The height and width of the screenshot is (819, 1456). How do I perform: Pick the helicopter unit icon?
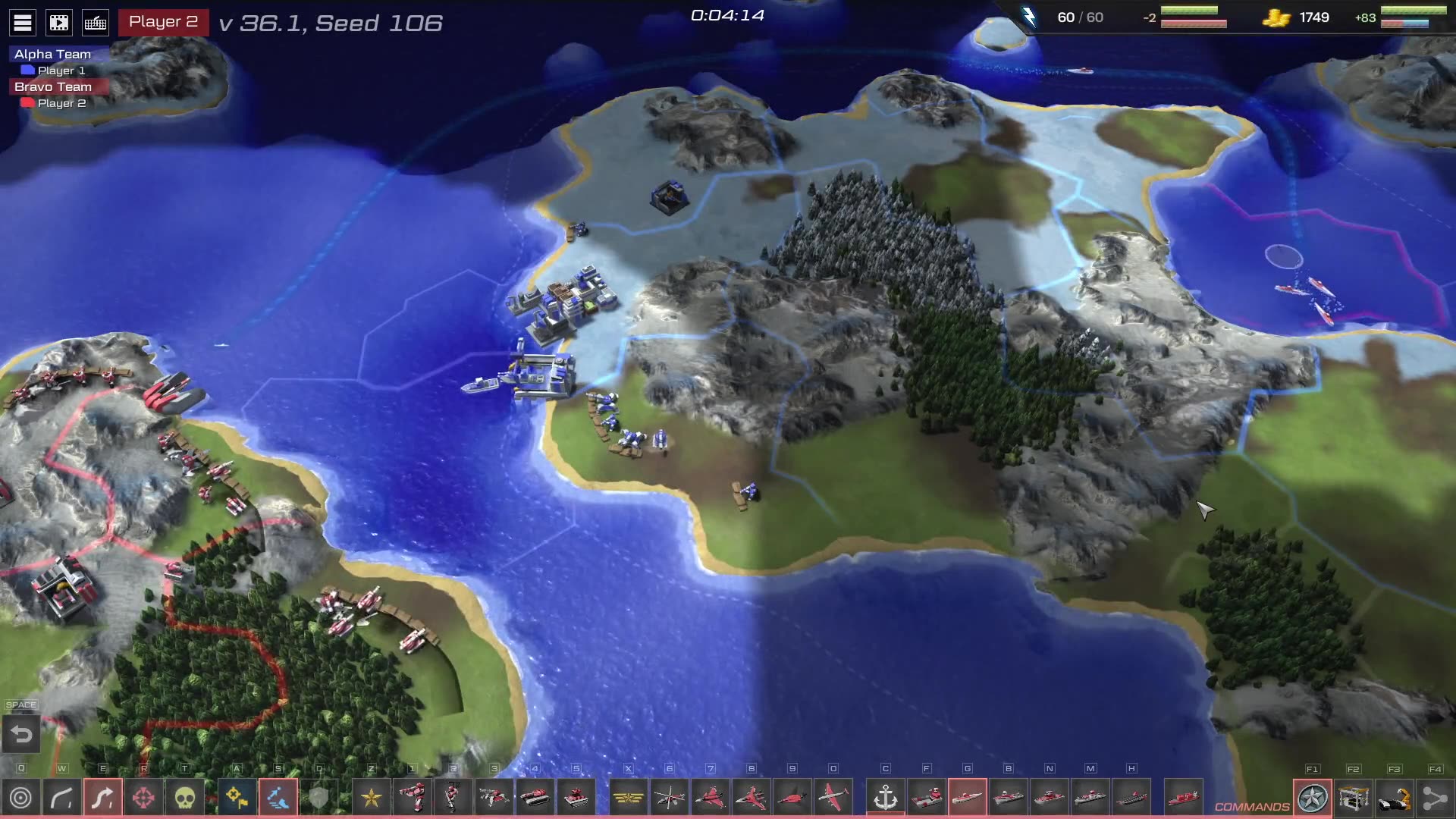pos(670,798)
